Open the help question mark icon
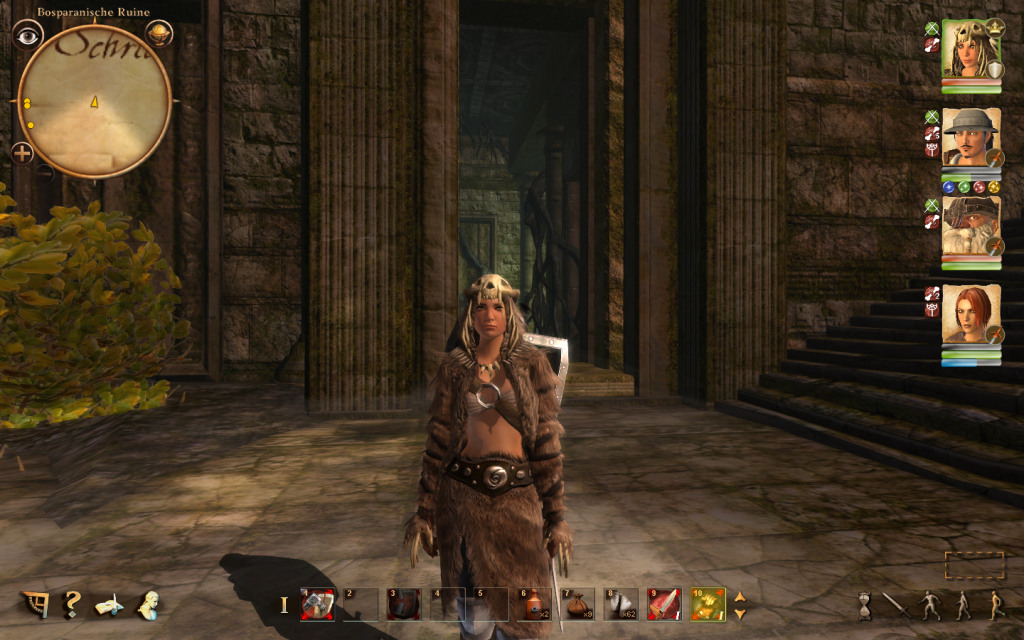Image resolution: width=1024 pixels, height=640 pixels. point(72,603)
